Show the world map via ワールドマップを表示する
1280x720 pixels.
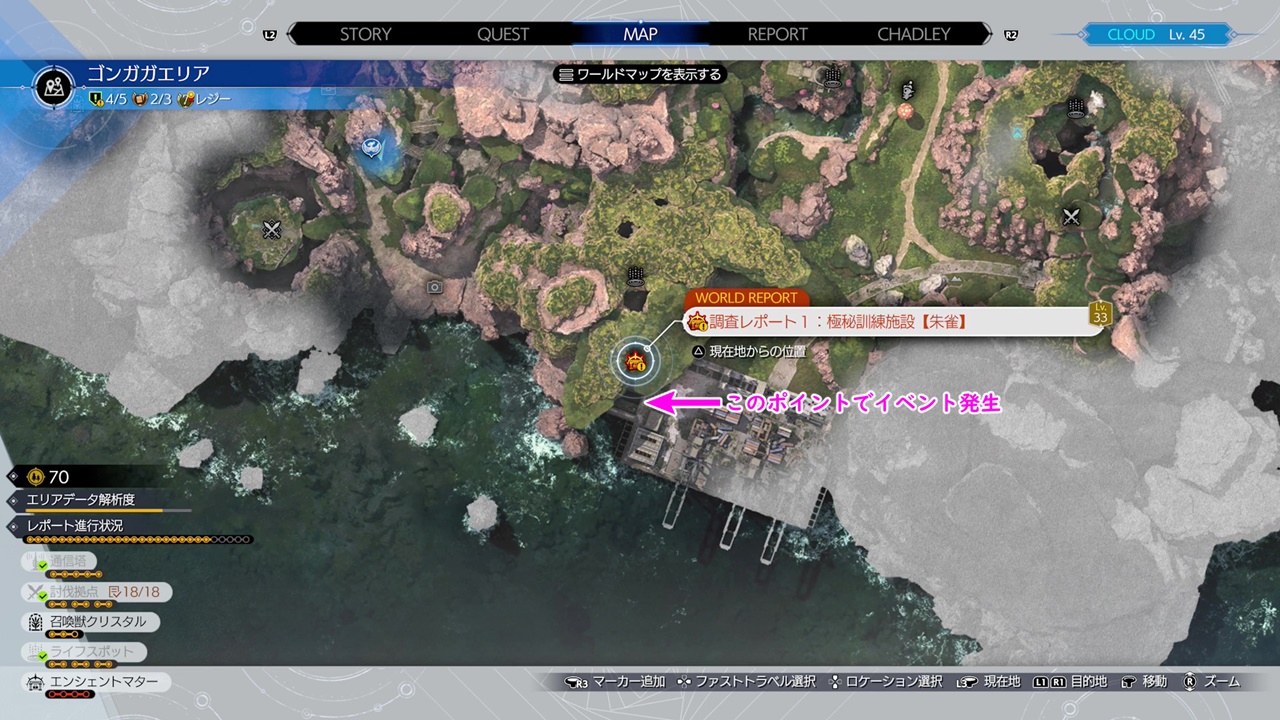(x=640, y=74)
